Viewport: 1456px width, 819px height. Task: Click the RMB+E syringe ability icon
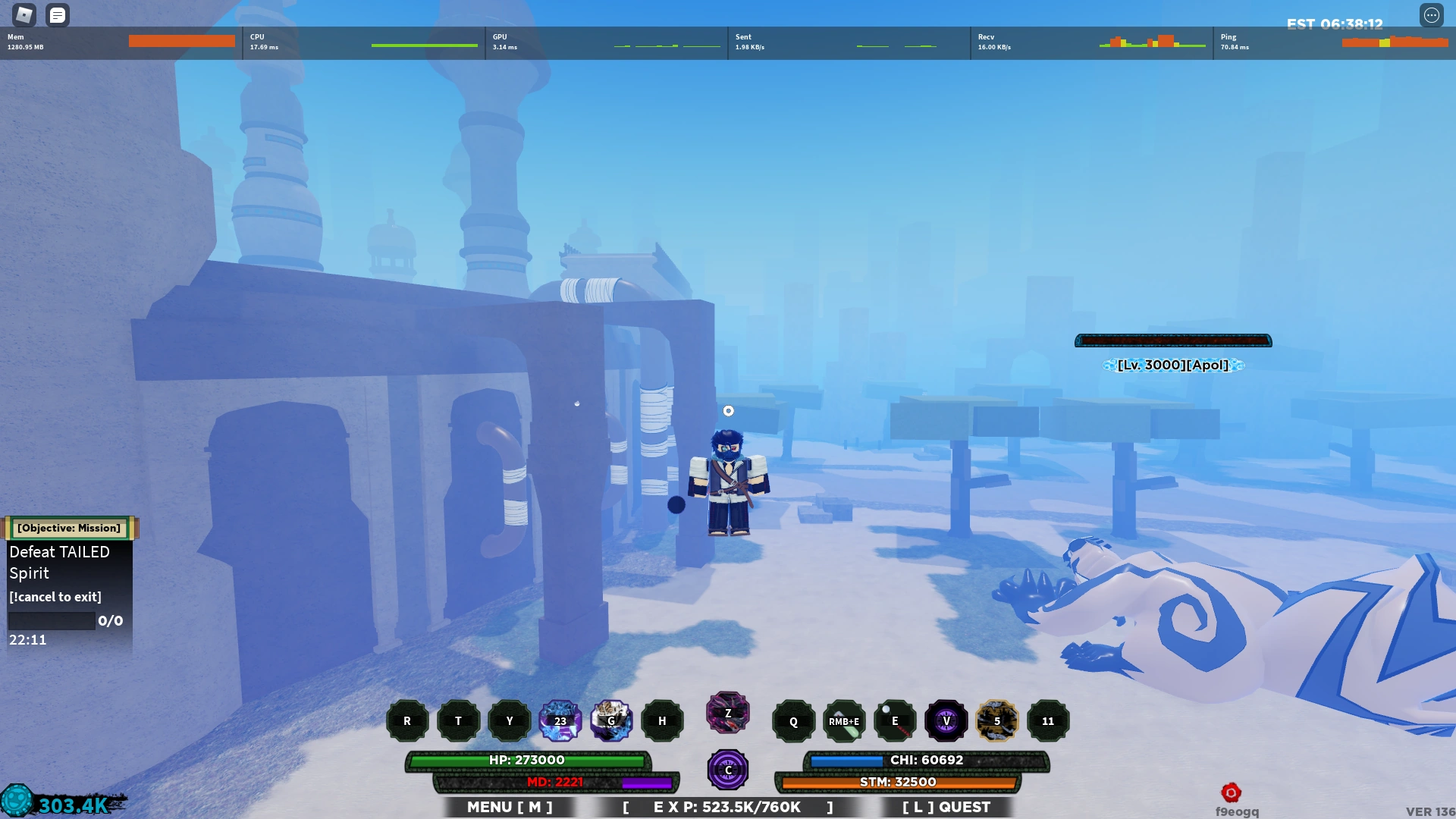tap(844, 720)
